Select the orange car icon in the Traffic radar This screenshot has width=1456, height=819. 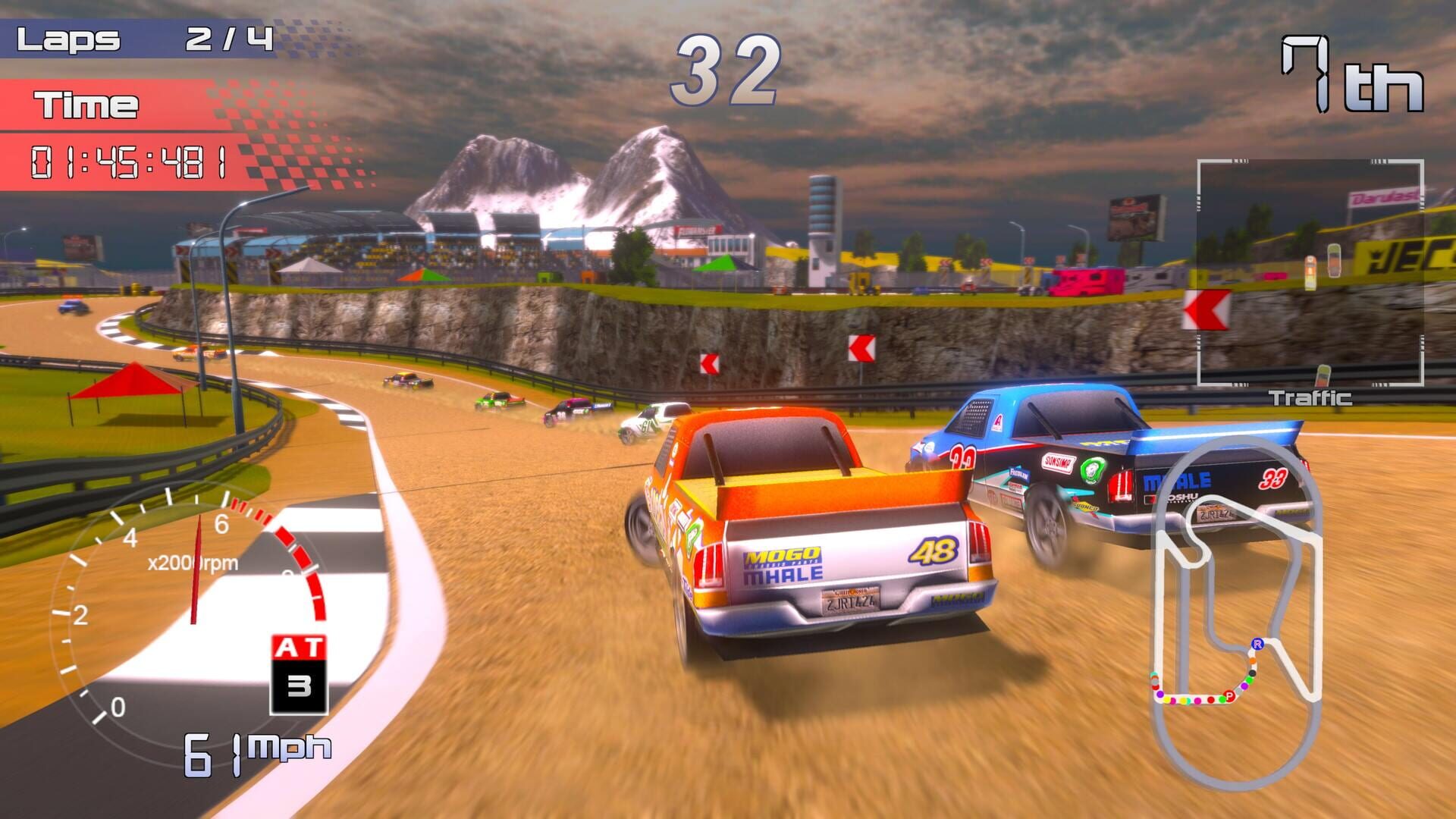coord(1310,273)
